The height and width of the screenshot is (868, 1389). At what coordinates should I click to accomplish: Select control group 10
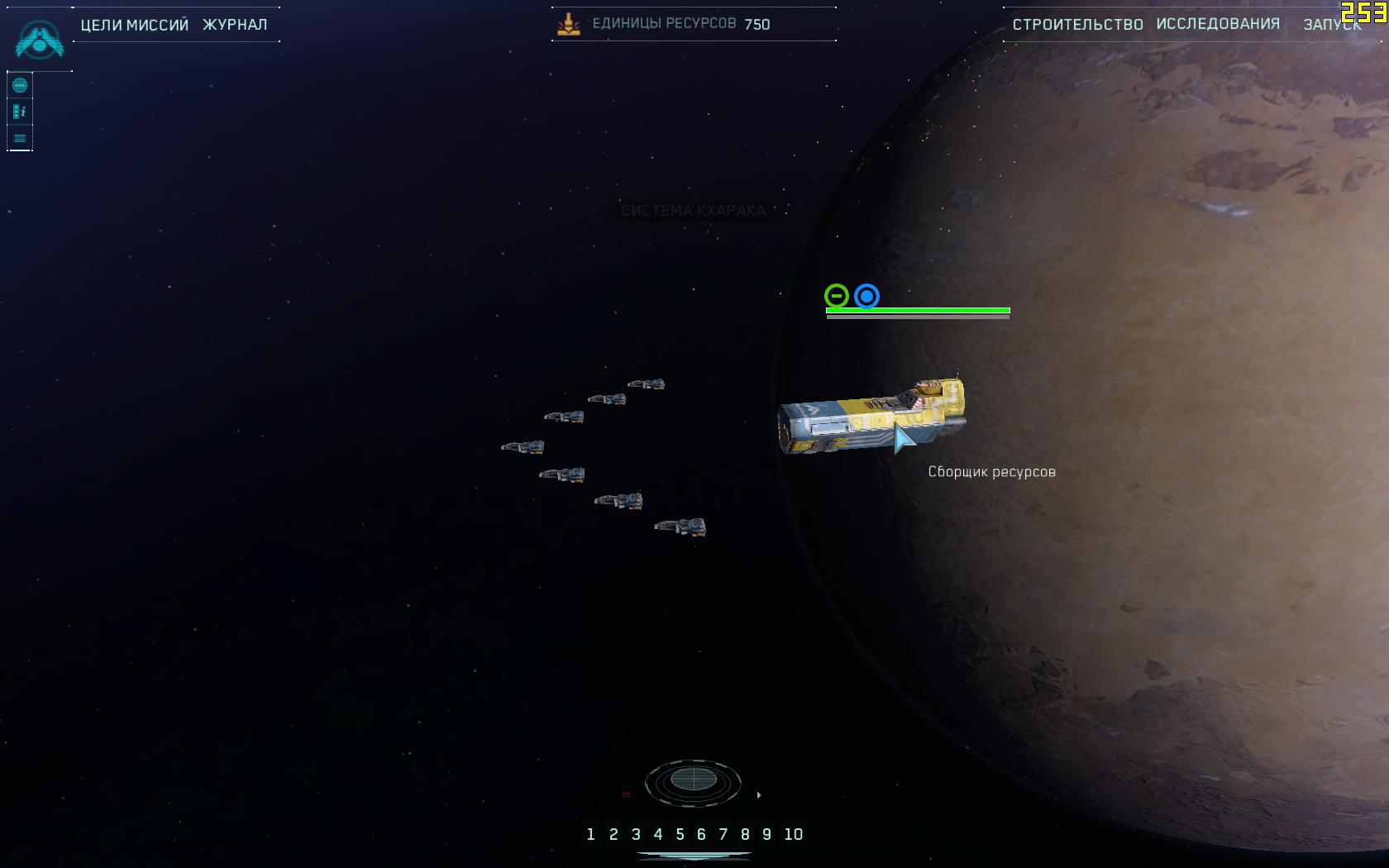793,835
